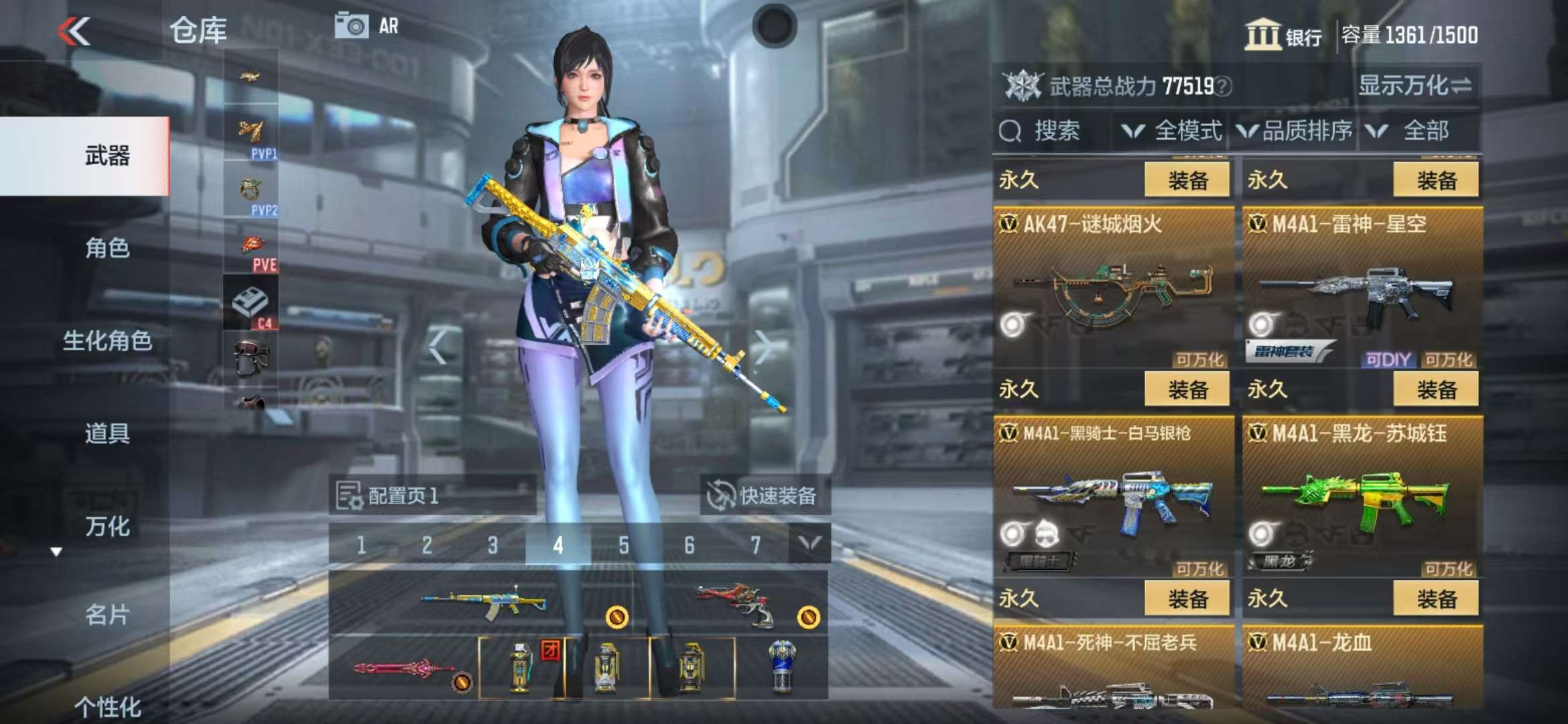Select the AK47-谜城烟火 weapon card
The image size is (1568, 724).
[1113, 288]
